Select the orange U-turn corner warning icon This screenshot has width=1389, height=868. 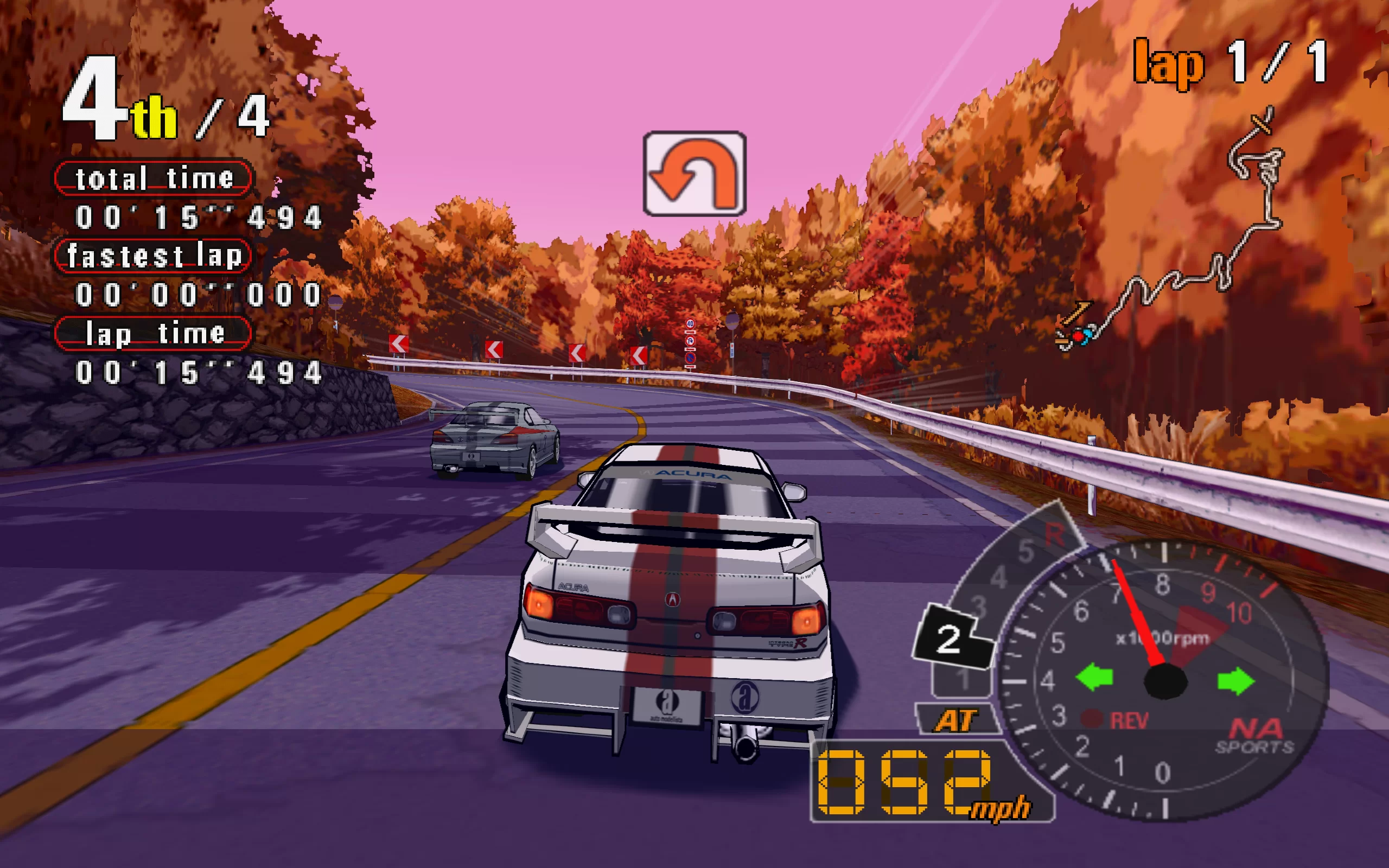coord(694,174)
